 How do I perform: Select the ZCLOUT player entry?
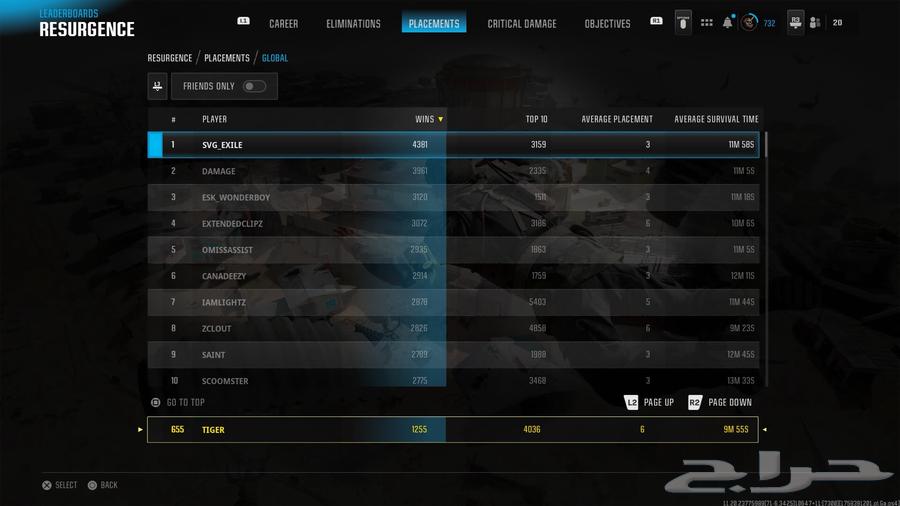tap(453, 328)
